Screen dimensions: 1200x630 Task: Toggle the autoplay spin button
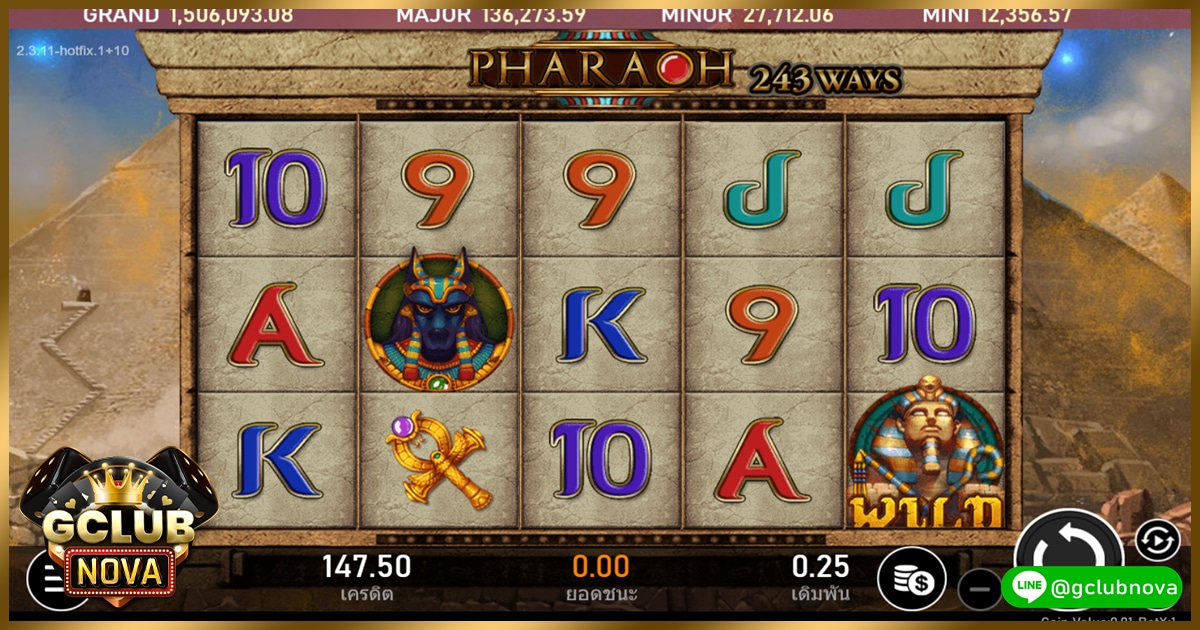pos(1157,540)
